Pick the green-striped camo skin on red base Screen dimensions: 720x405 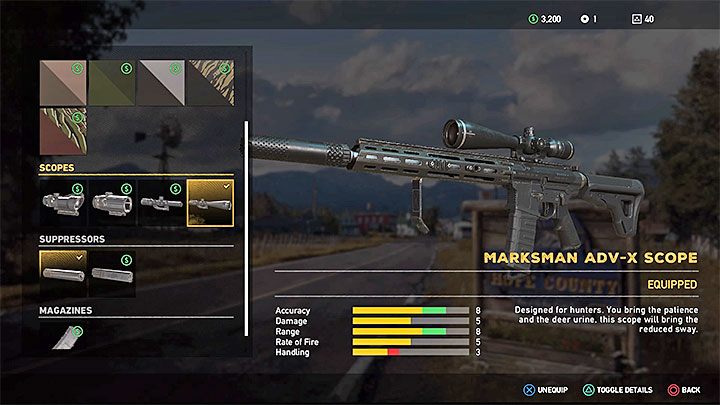(x=63, y=131)
